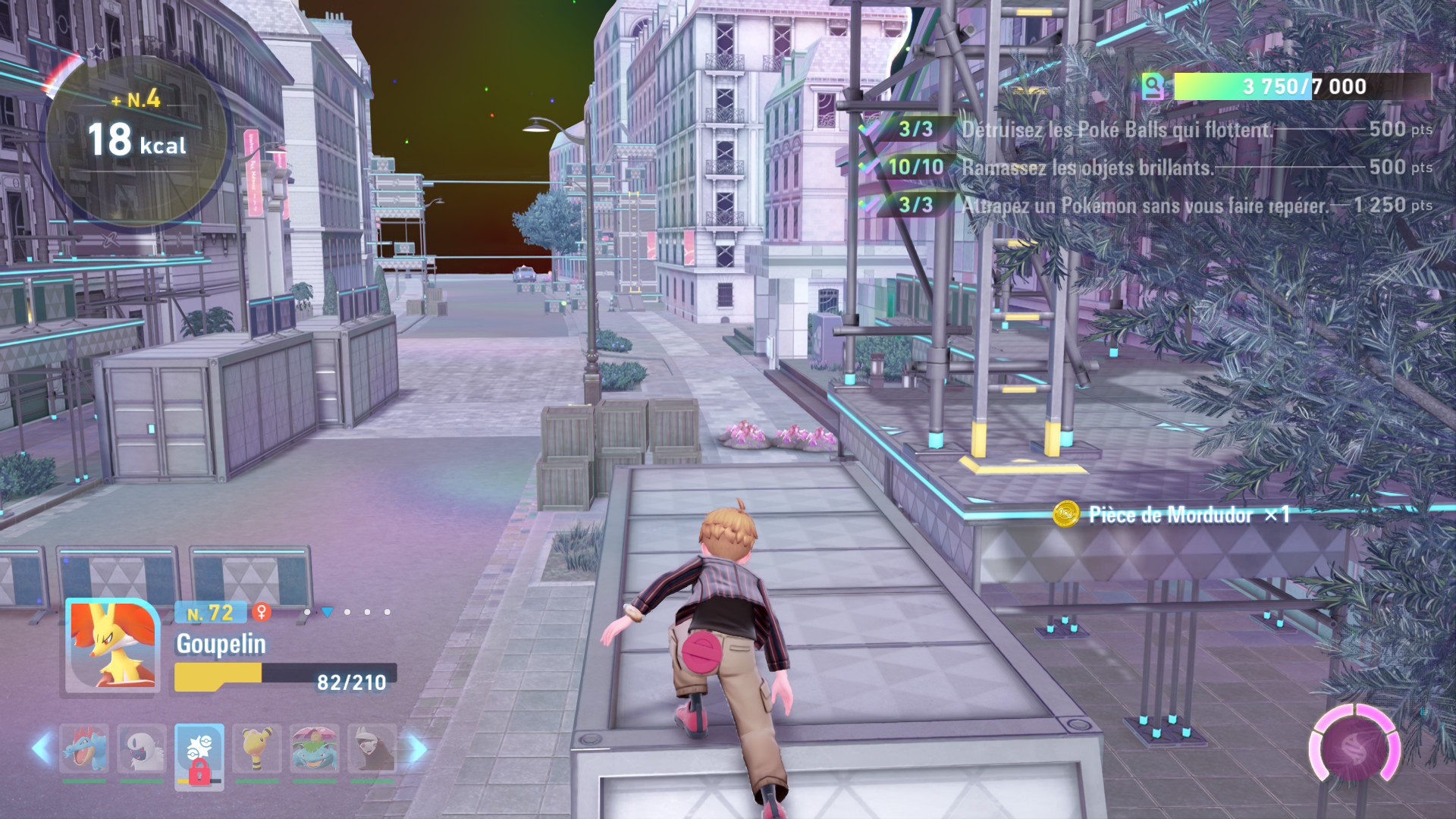Image resolution: width=1456 pixels, height=819 pixels.
Task: Select Feraligatr in the party bar
Action: point(84,749)
